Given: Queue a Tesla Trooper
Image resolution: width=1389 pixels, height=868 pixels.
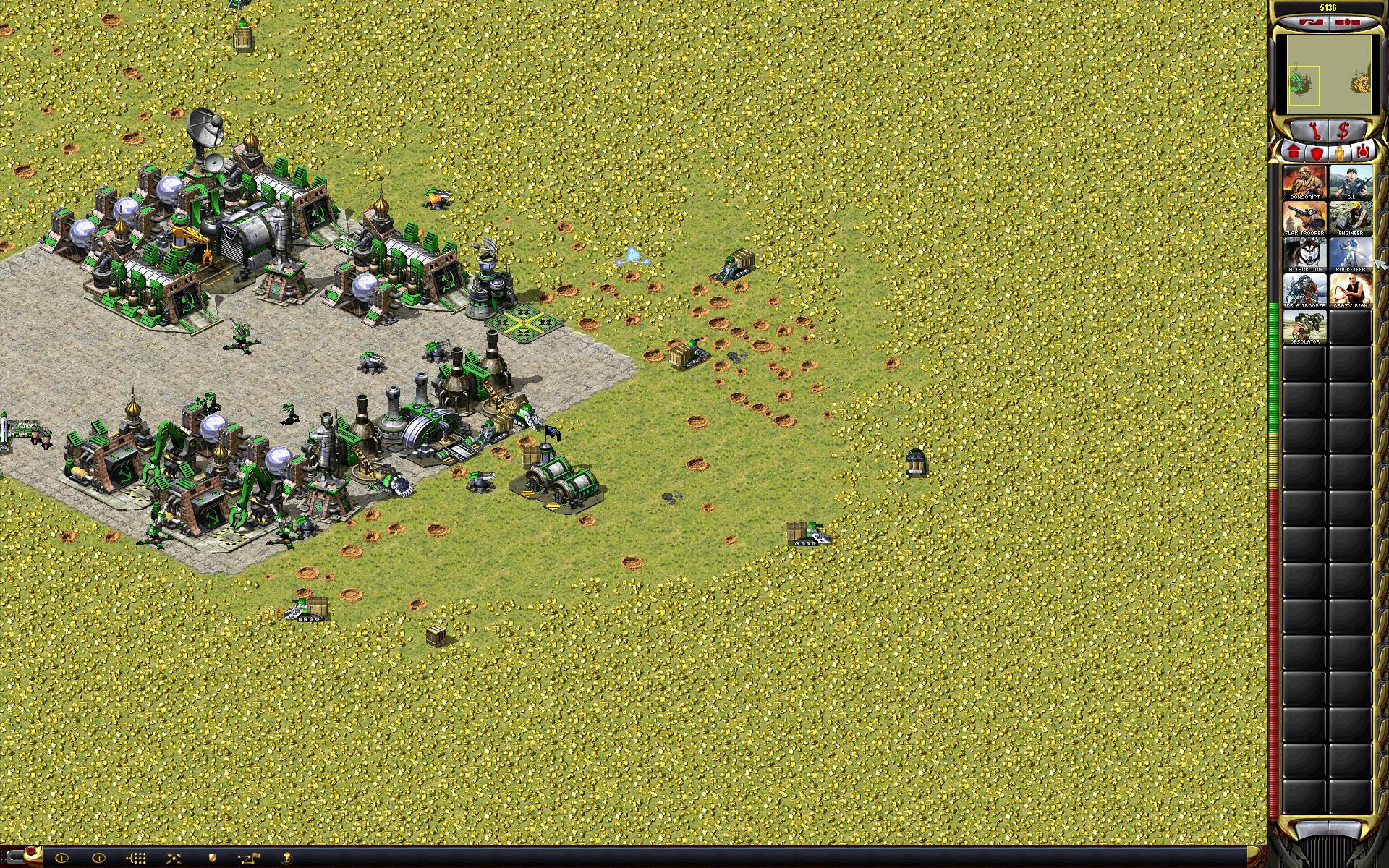Looking at the screenshot, I should click(x=1304, y=291).
